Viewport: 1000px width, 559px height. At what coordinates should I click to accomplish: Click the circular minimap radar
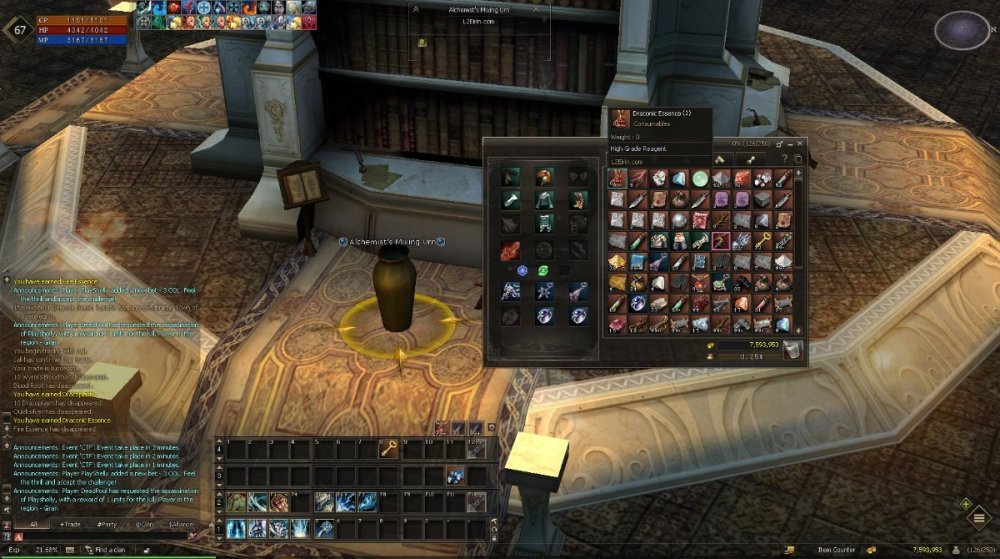(962, 30)
